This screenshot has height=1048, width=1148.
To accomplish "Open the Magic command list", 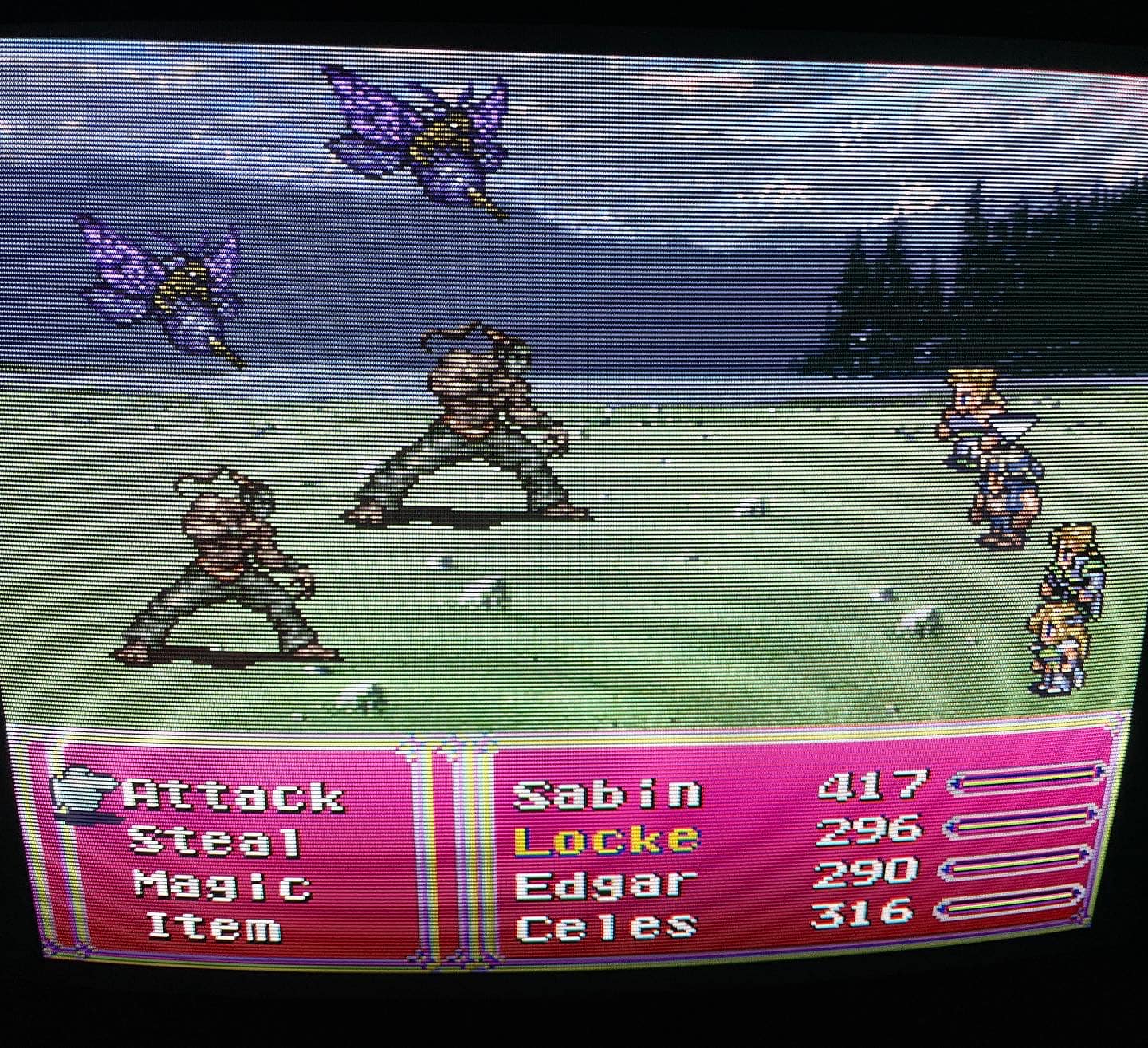I will [222, 885].
